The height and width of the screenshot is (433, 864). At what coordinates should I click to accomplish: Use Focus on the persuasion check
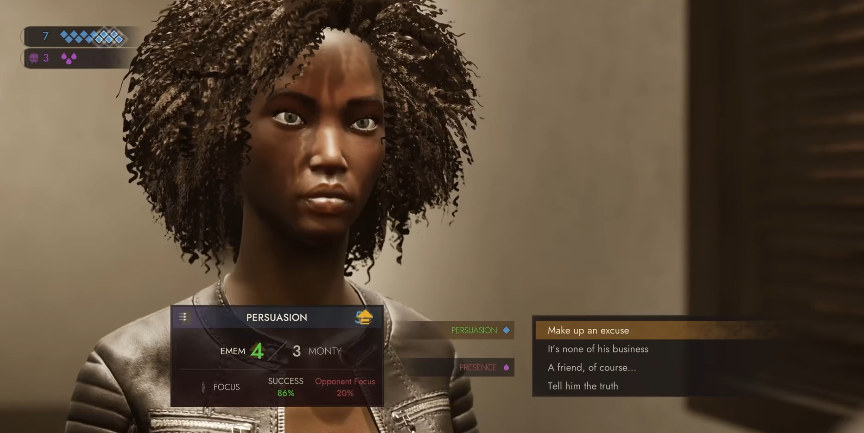pos(221,386)
